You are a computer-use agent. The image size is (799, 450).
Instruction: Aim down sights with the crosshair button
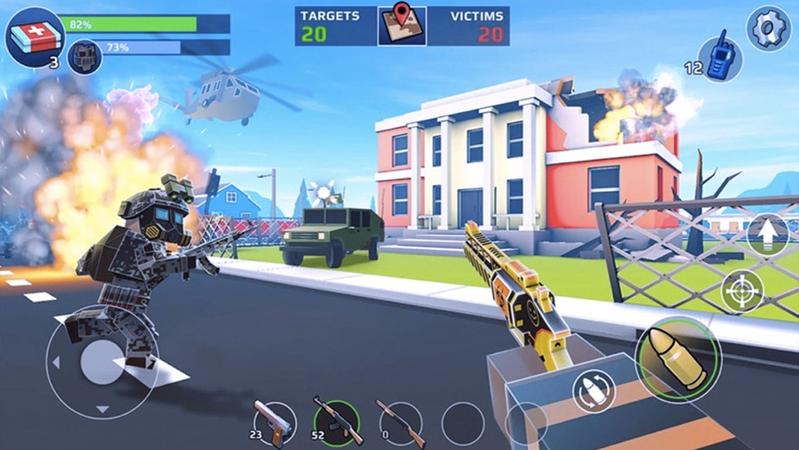tap(742, 291)
